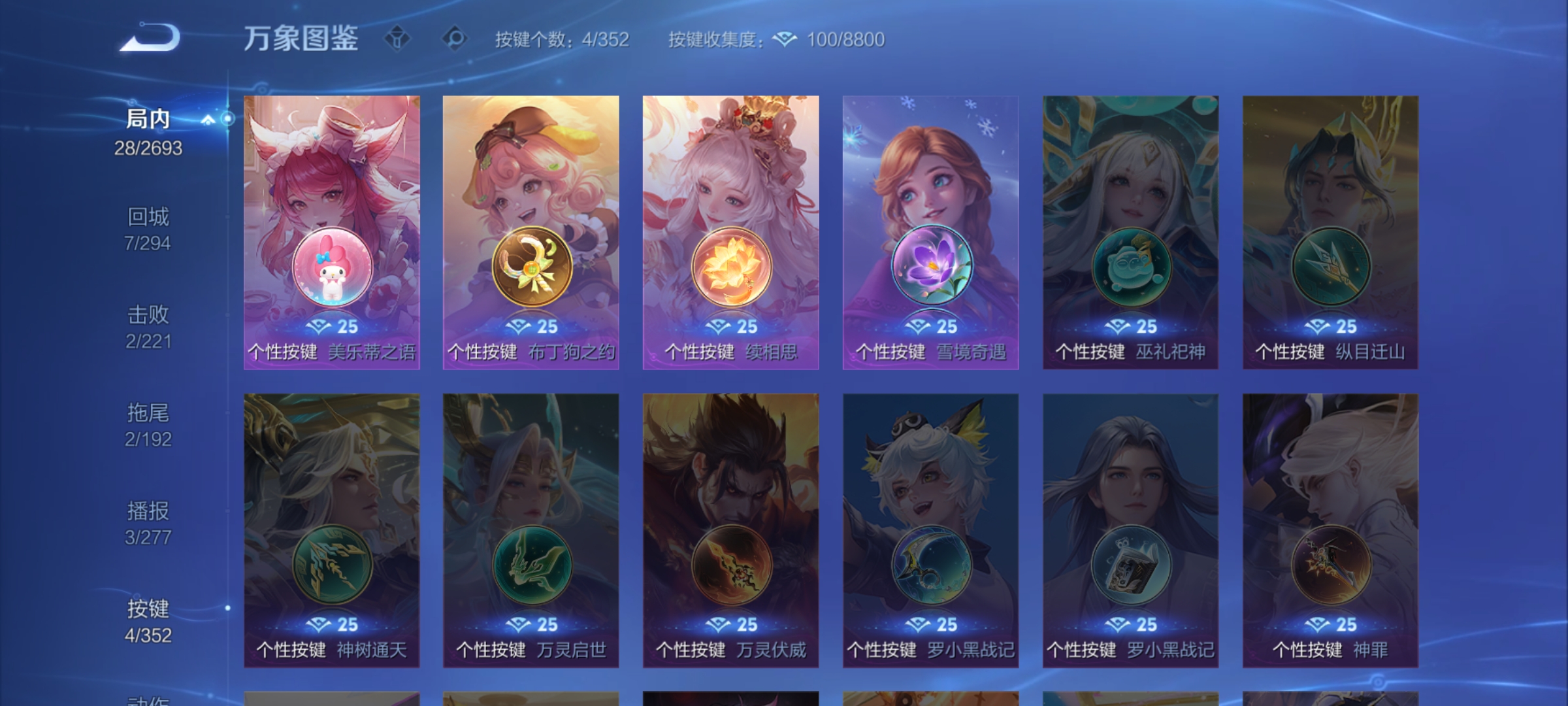
Task: Open the filter icon beside 万象图鉴 title
Action: (x=397, y=39)
